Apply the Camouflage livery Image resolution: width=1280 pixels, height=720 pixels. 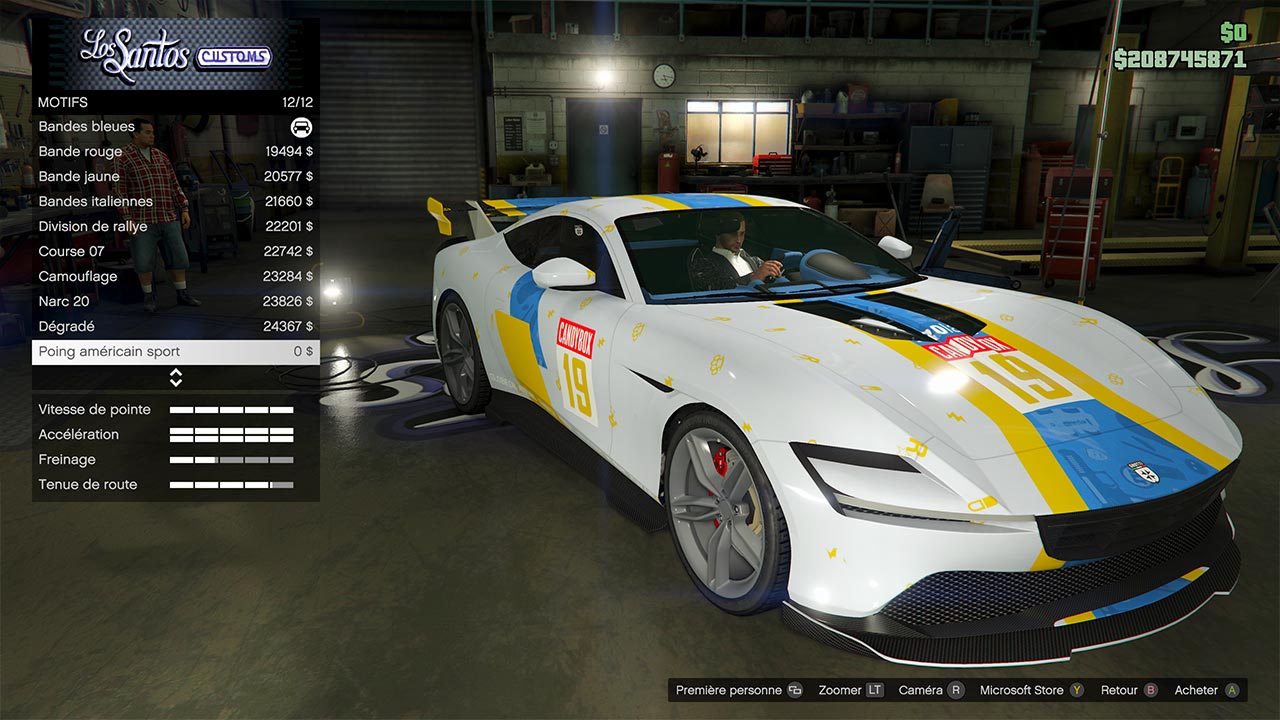pos(175,277)
